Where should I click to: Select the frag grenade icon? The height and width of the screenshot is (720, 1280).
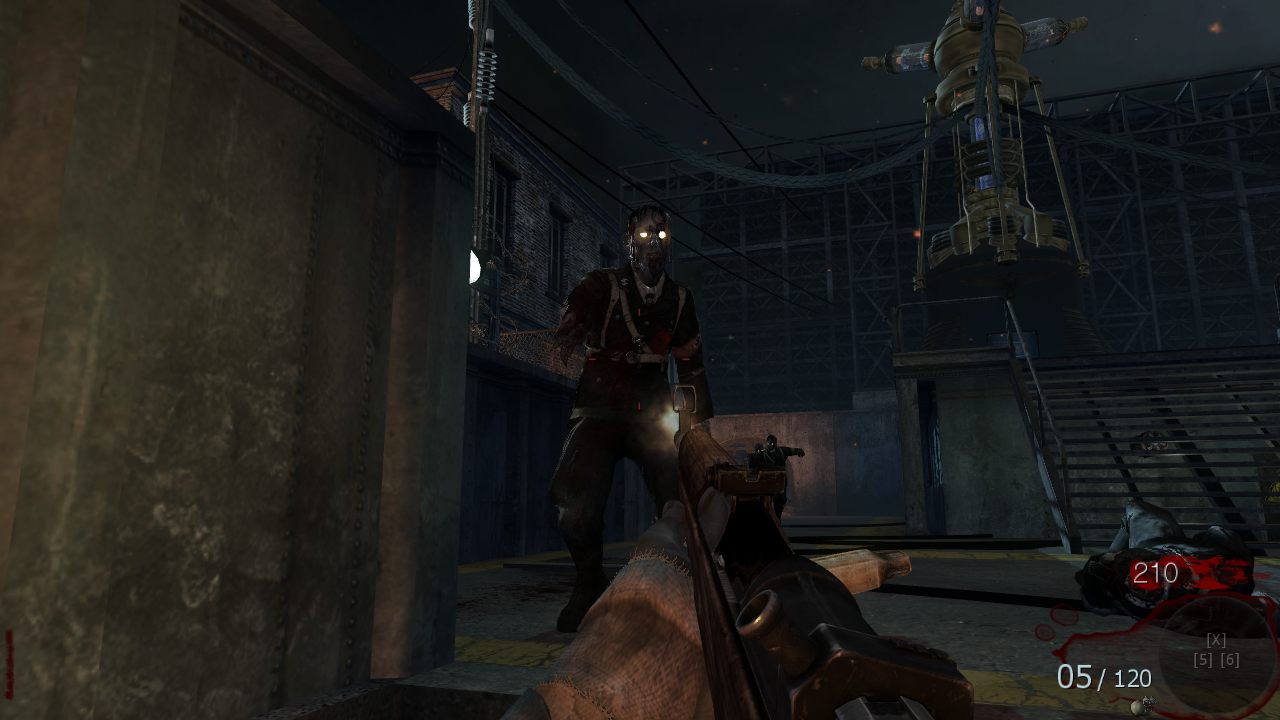[1139, 706]
